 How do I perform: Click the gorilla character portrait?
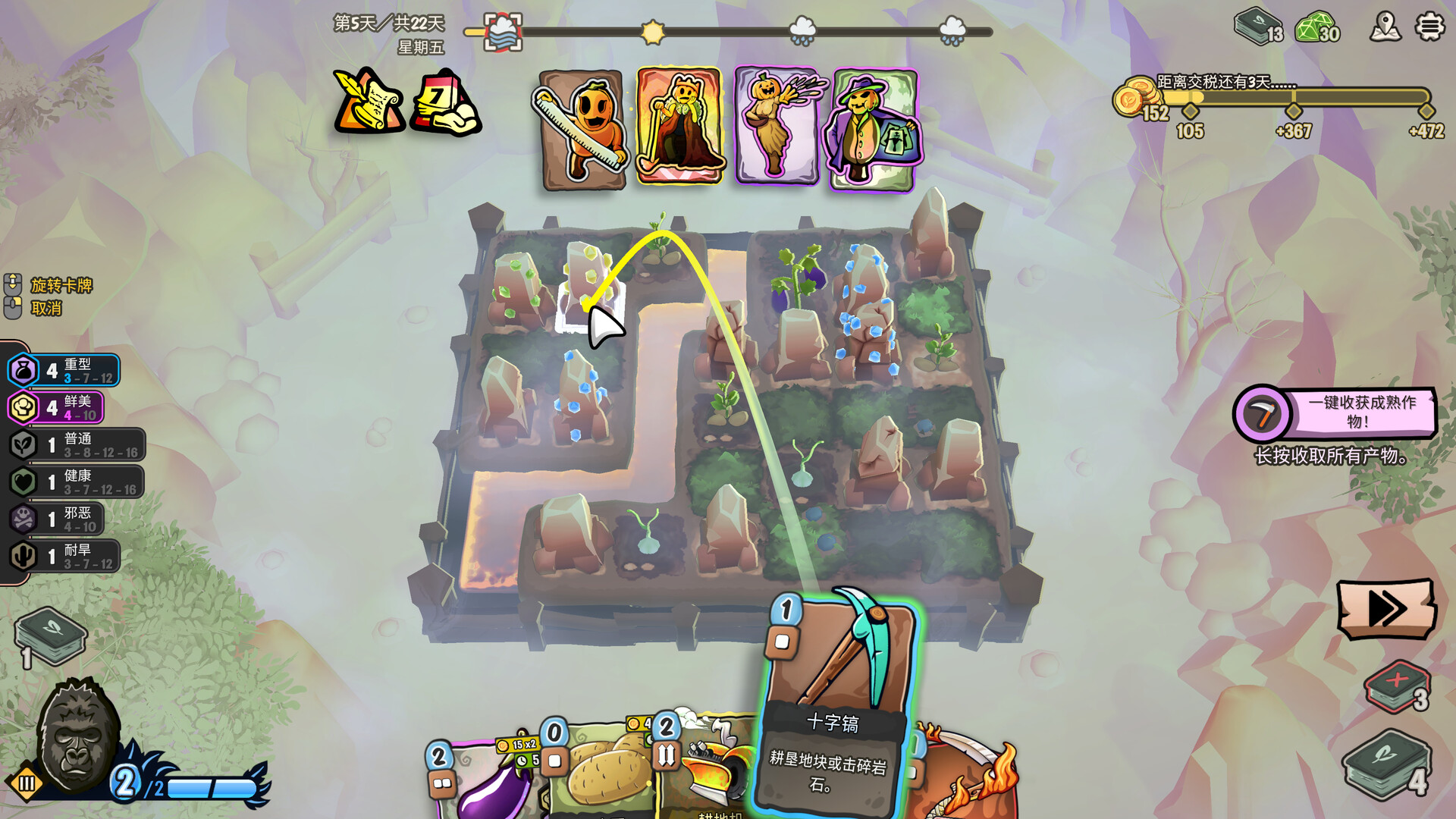(76, 732)
